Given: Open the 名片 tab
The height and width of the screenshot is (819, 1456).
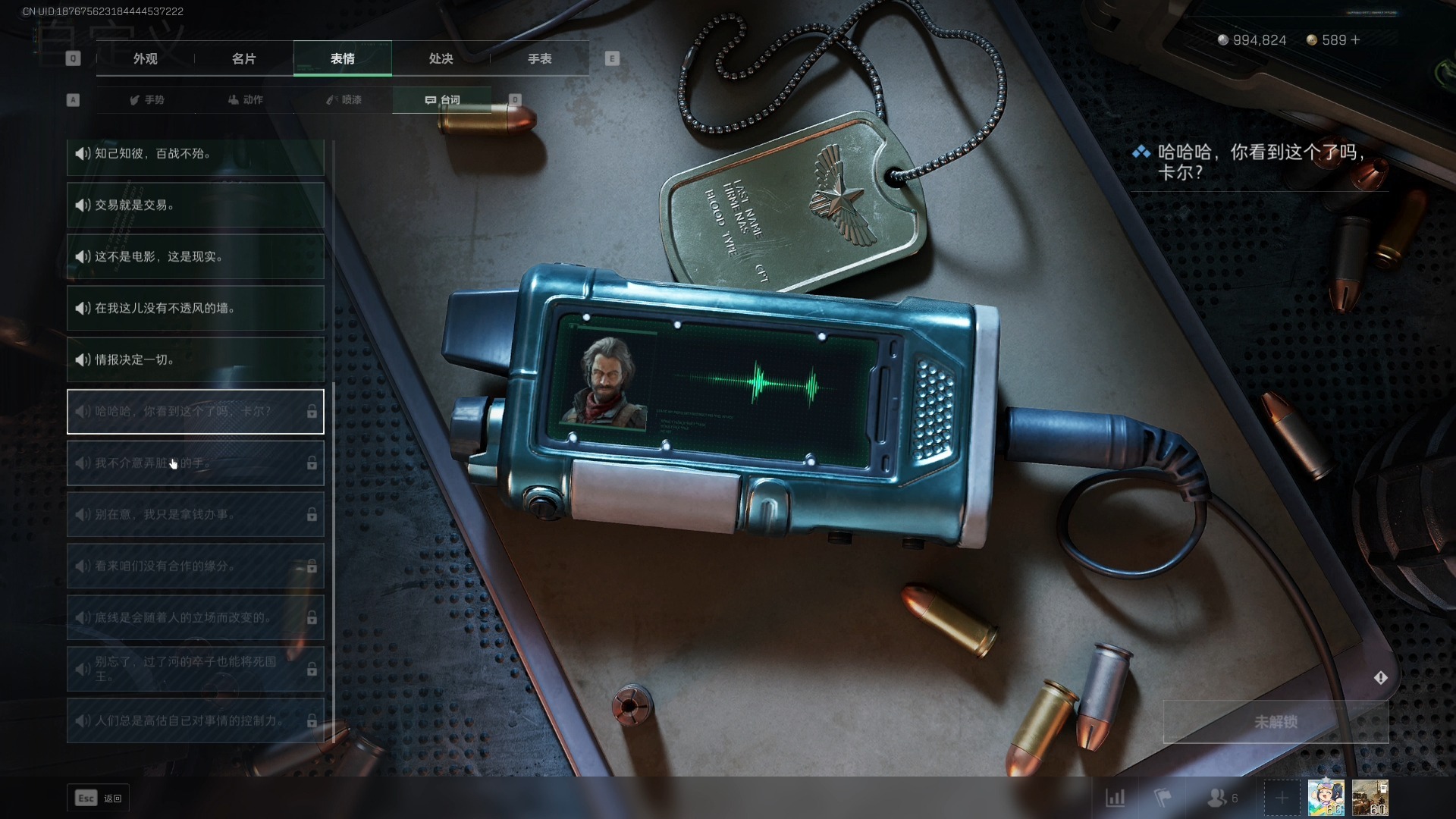Looking at the screenshot, I should (x=243, y=58).
